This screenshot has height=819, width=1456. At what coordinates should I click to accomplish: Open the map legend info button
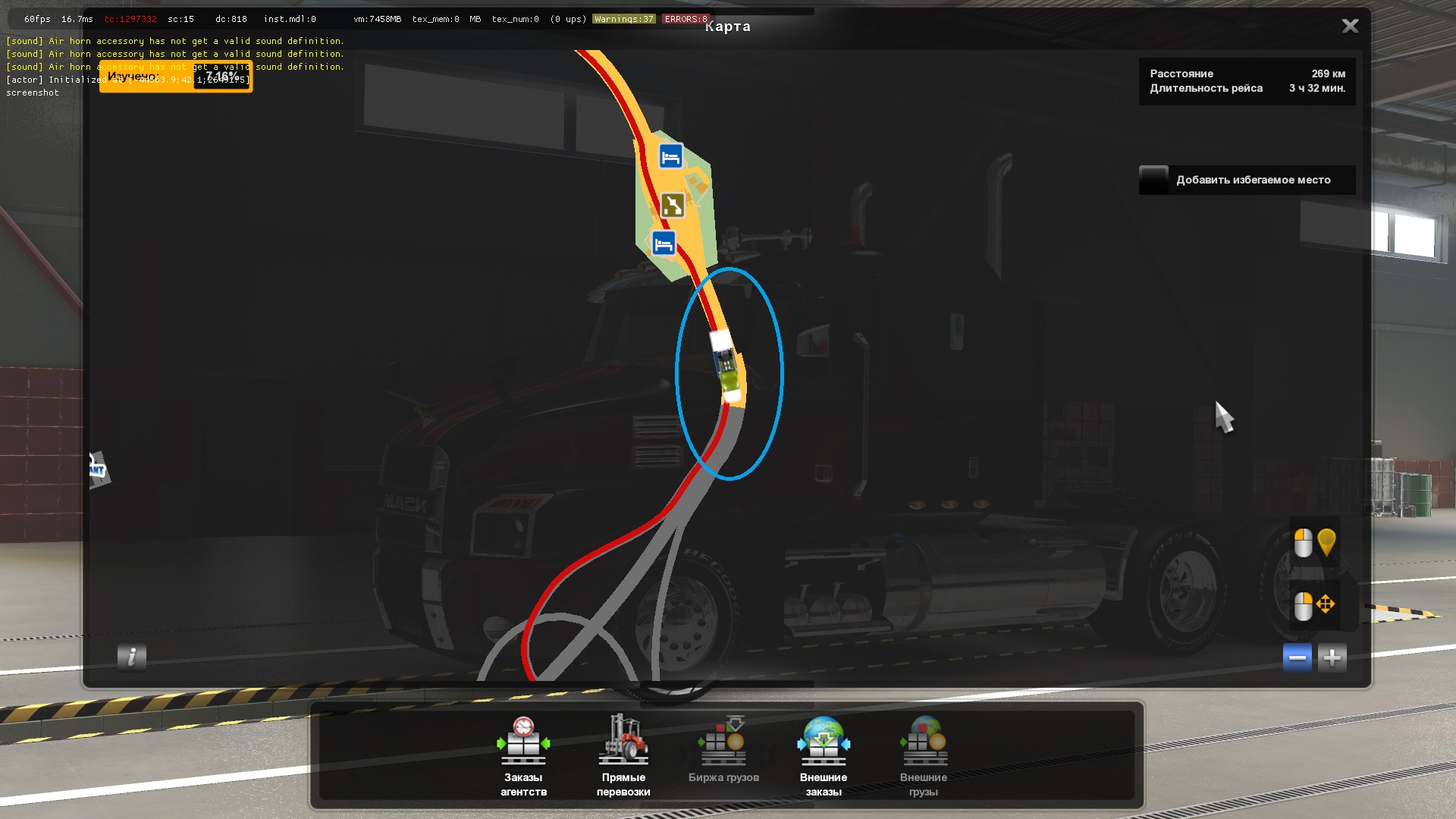(x=132, y=657)
